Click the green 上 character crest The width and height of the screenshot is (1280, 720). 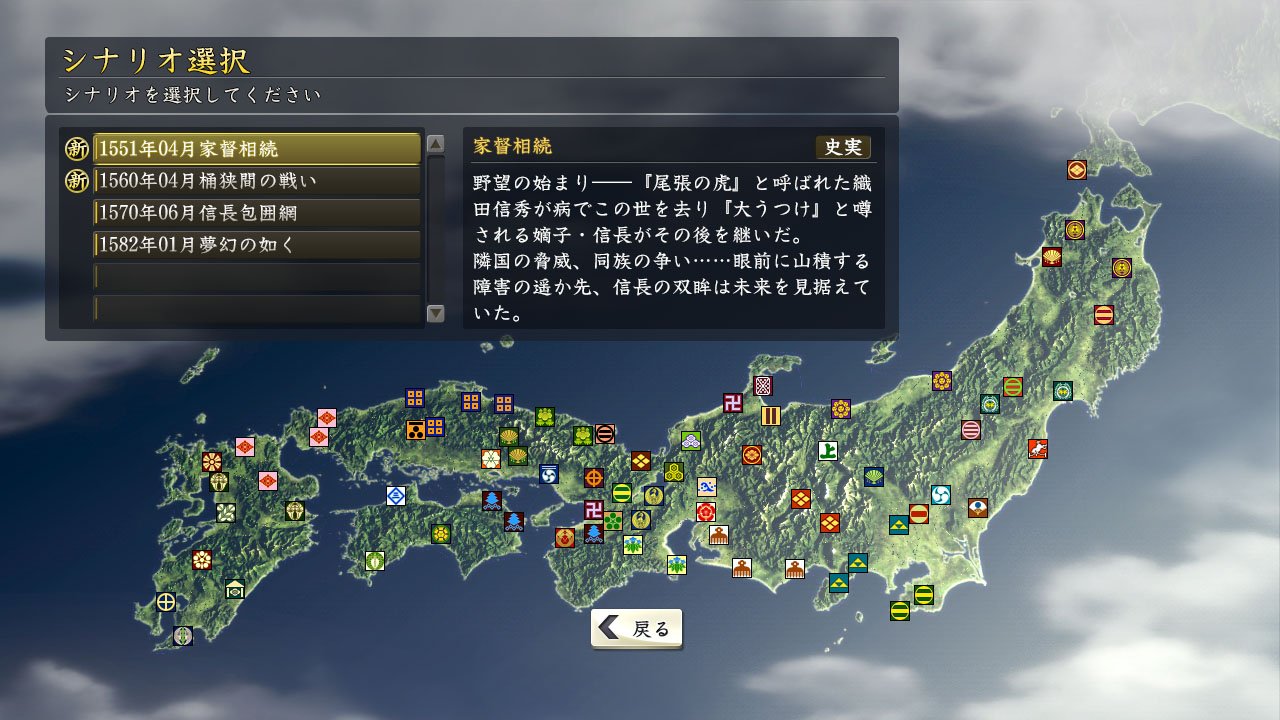click(x=828, y=452)
